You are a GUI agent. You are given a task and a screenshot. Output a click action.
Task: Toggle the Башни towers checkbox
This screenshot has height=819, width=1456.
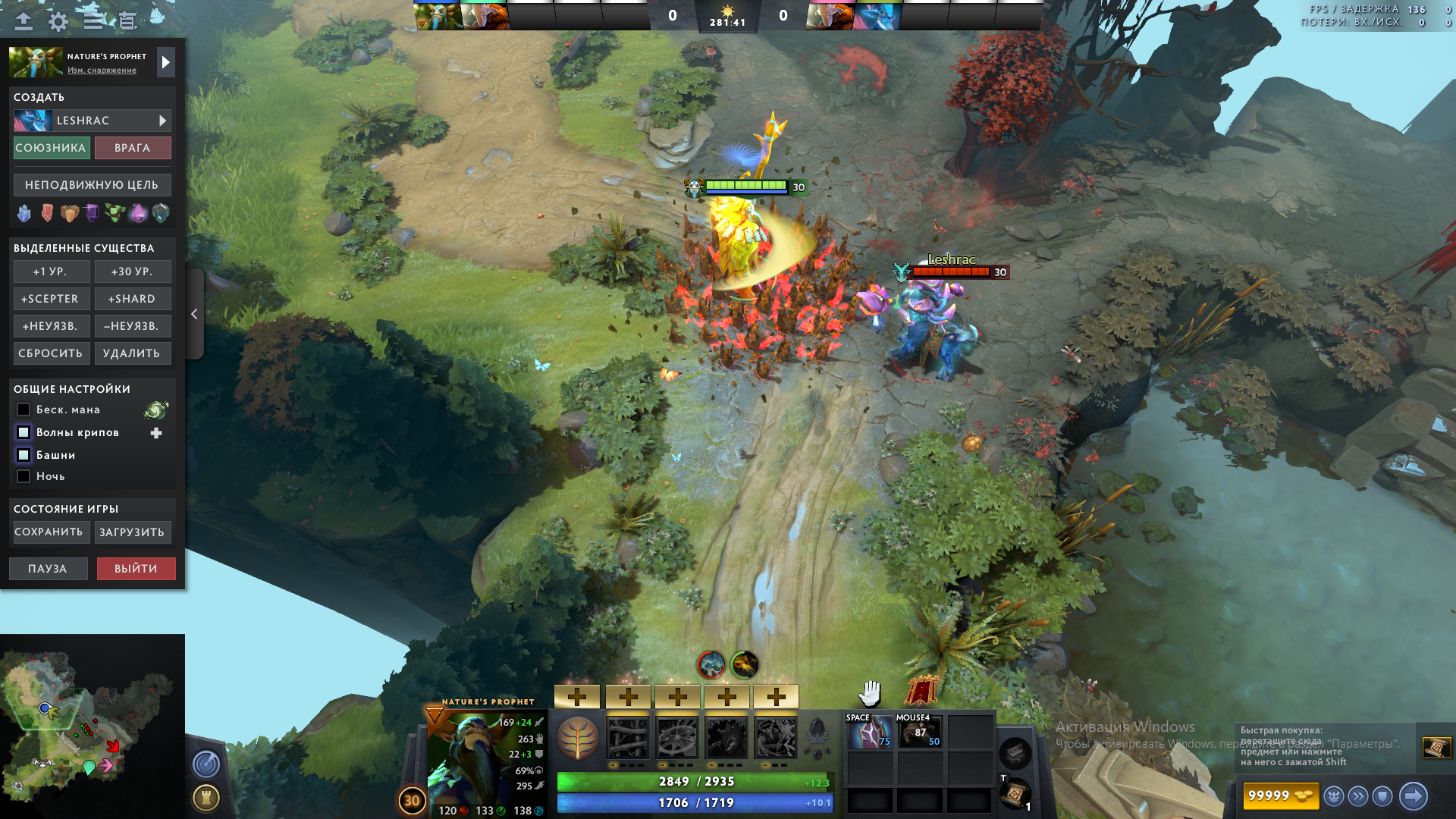[24, 455]
